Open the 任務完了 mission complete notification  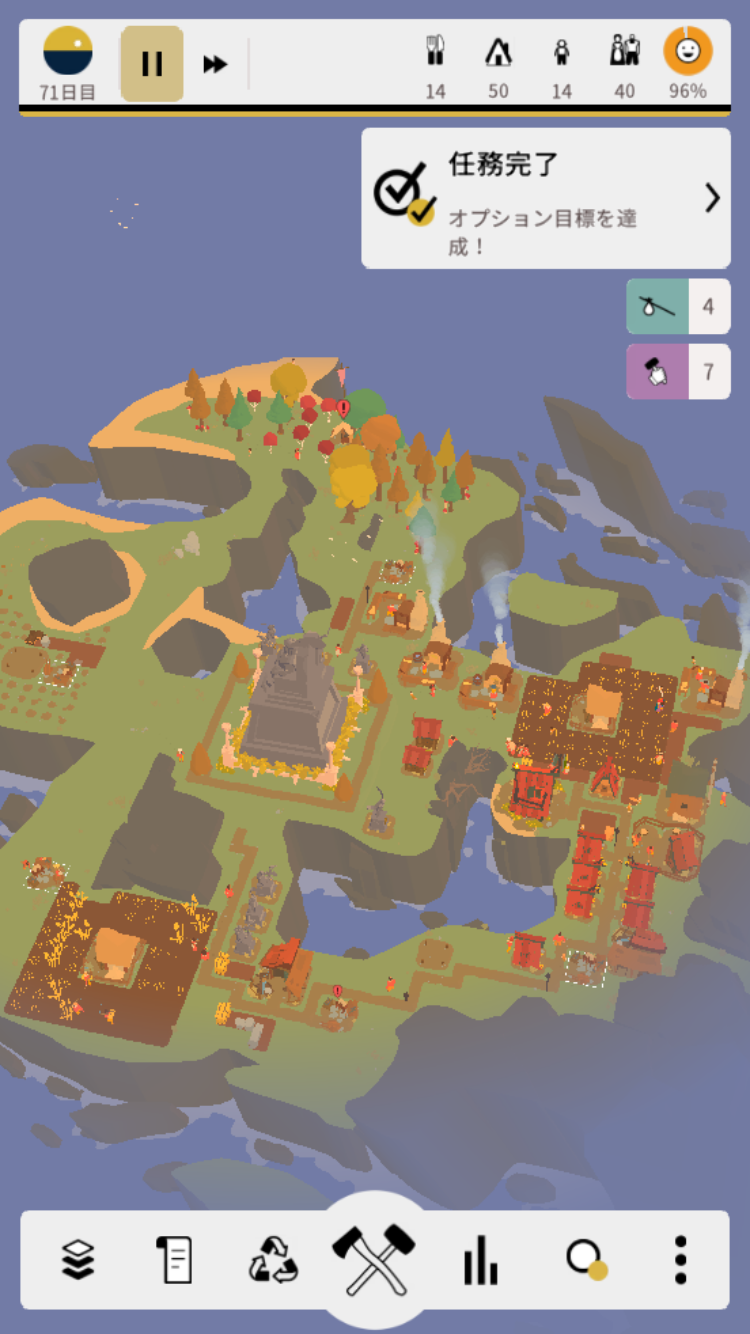tap(546, 198)
